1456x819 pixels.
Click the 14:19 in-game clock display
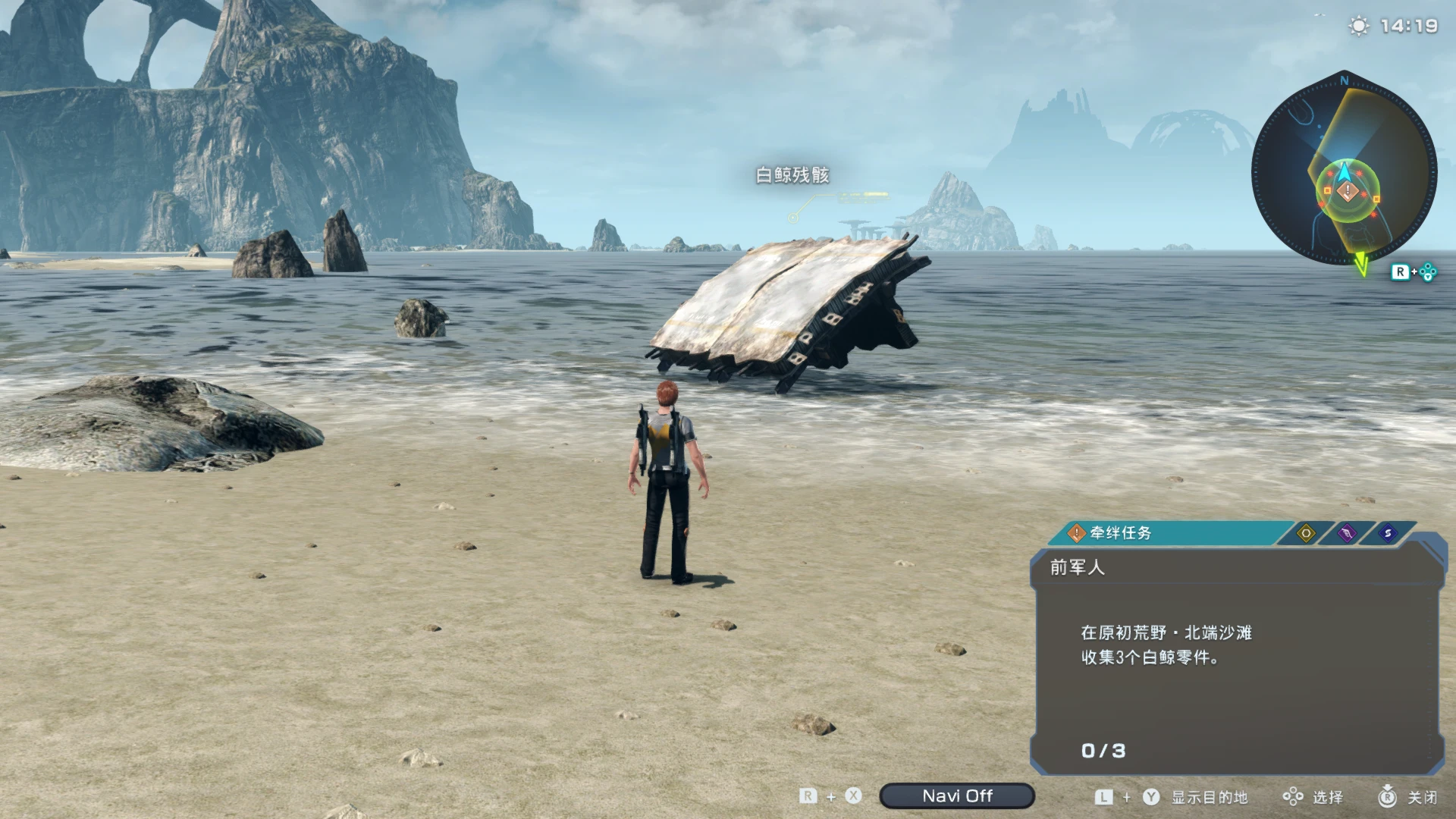[x=1410, y=25]
